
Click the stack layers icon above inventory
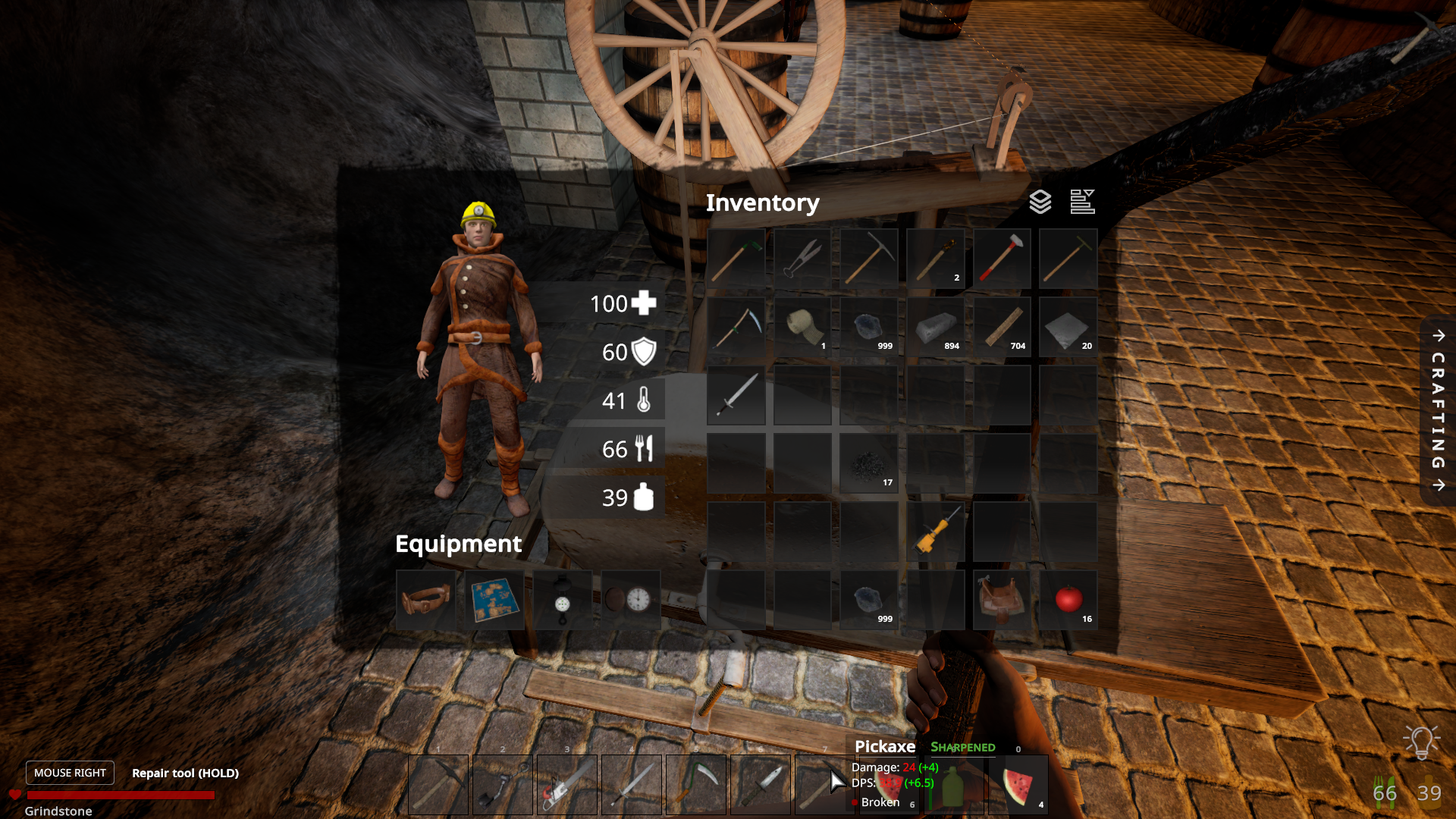(1040, 202)
